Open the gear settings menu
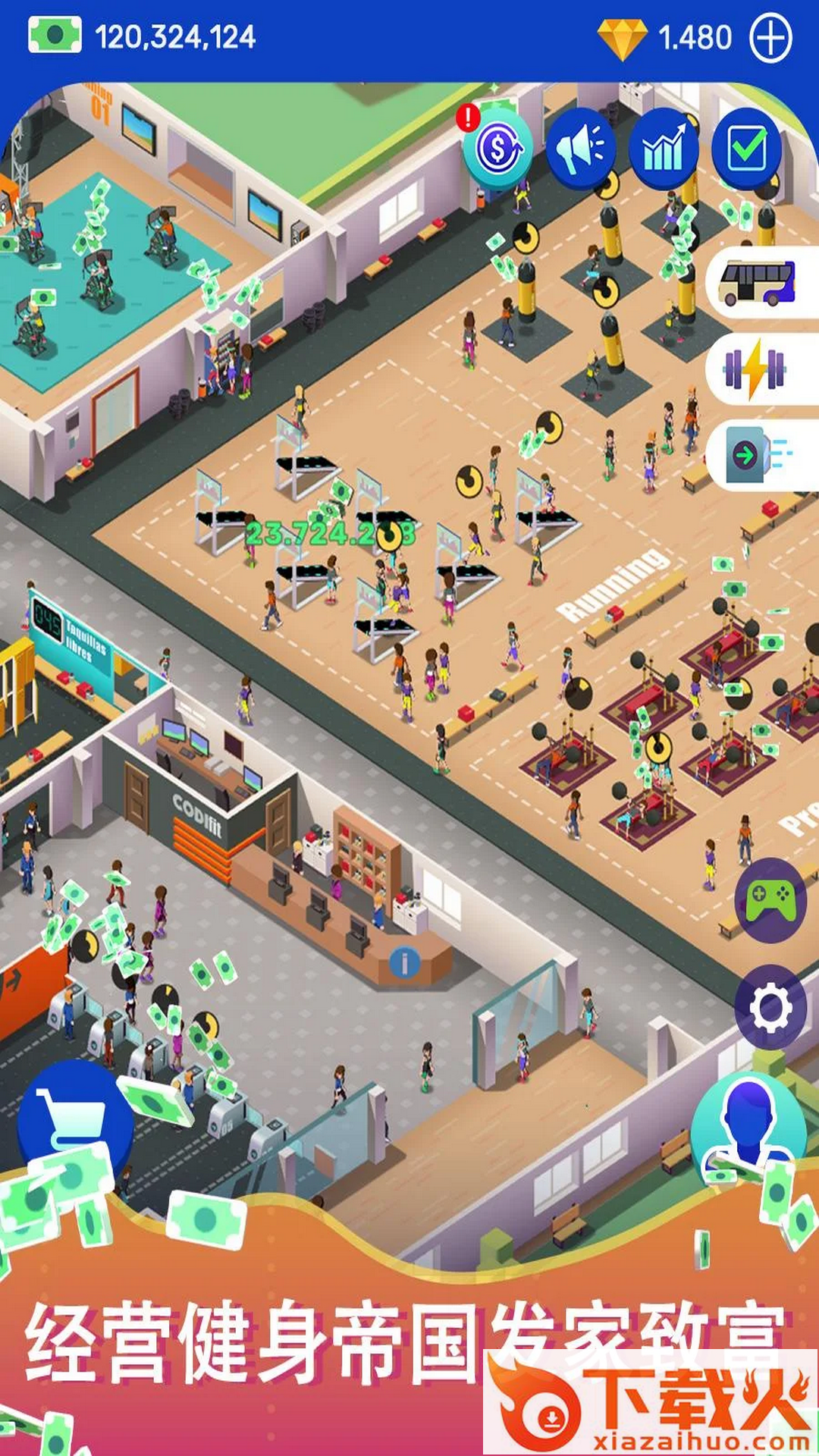The height and width of the screenshot is (1456, 819). tap(771, 1008)
